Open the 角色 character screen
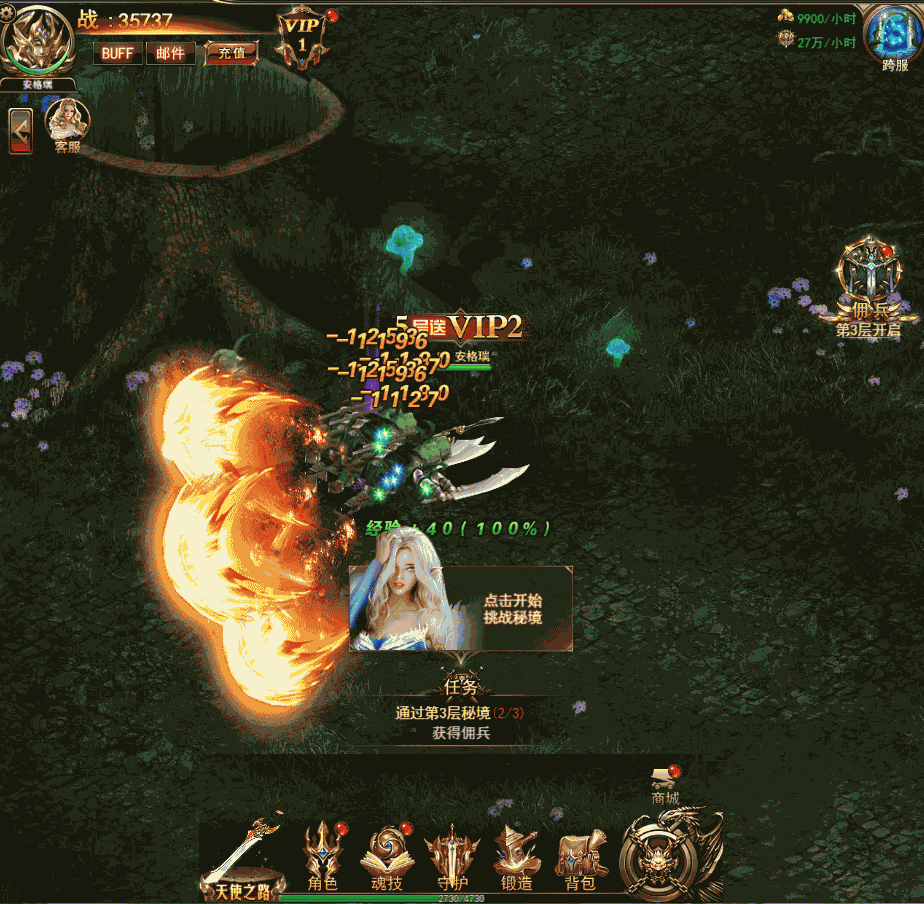The width and height of the screenshot is (924, 904). (323, 857)
